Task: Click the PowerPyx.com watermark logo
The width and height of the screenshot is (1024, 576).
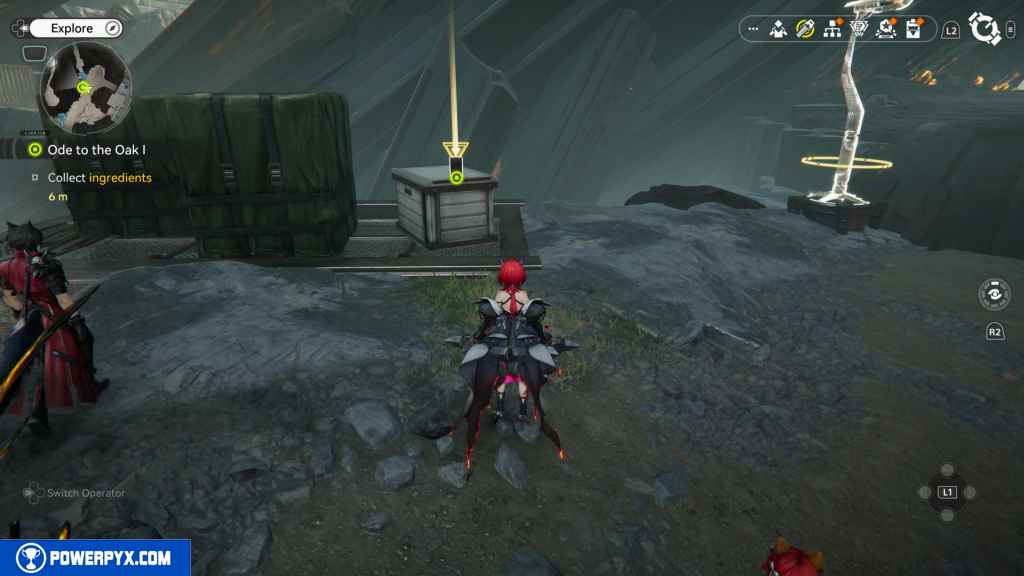Action: coord(95,558)
